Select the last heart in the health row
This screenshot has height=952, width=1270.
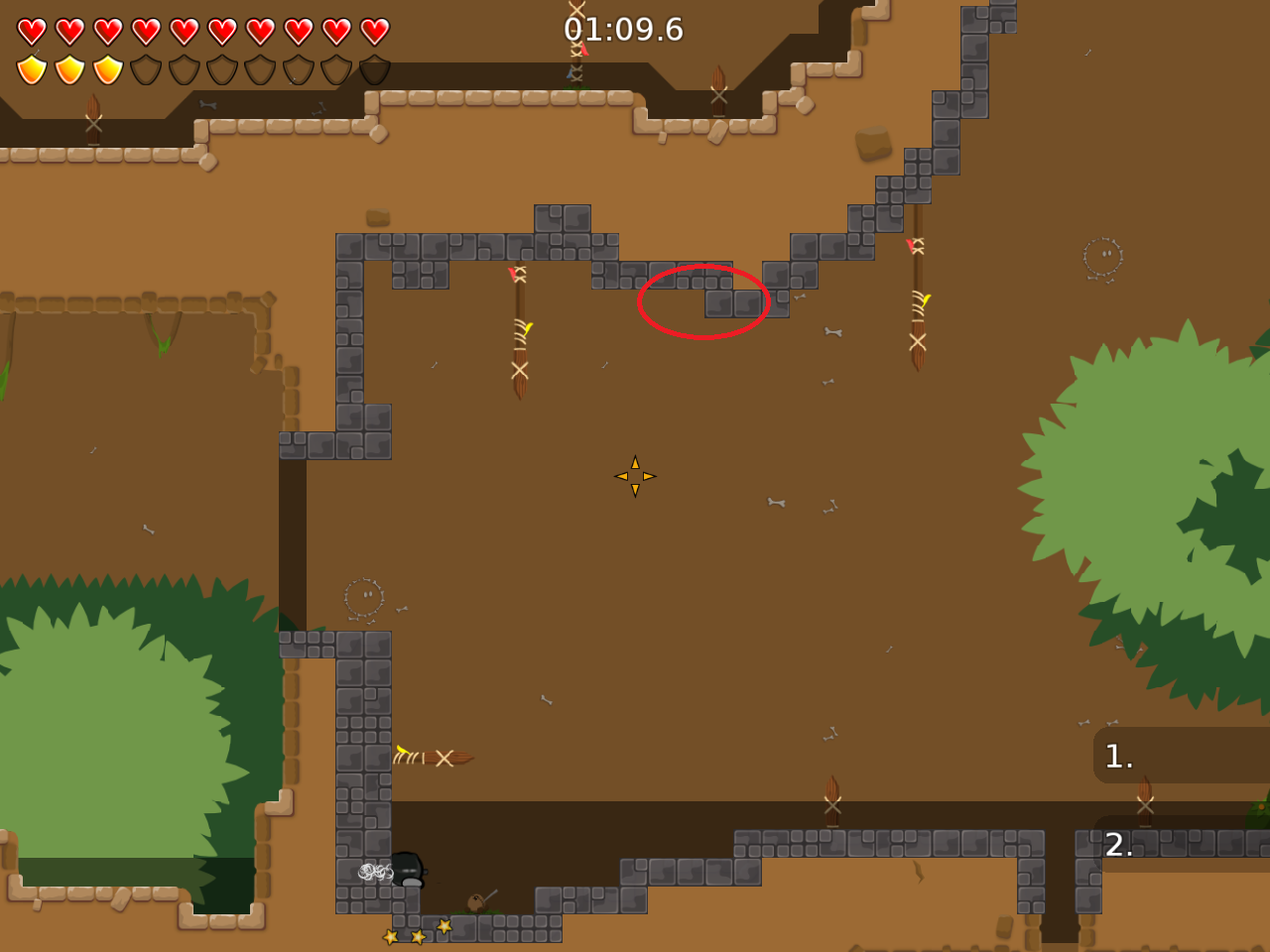pos(374,31)
